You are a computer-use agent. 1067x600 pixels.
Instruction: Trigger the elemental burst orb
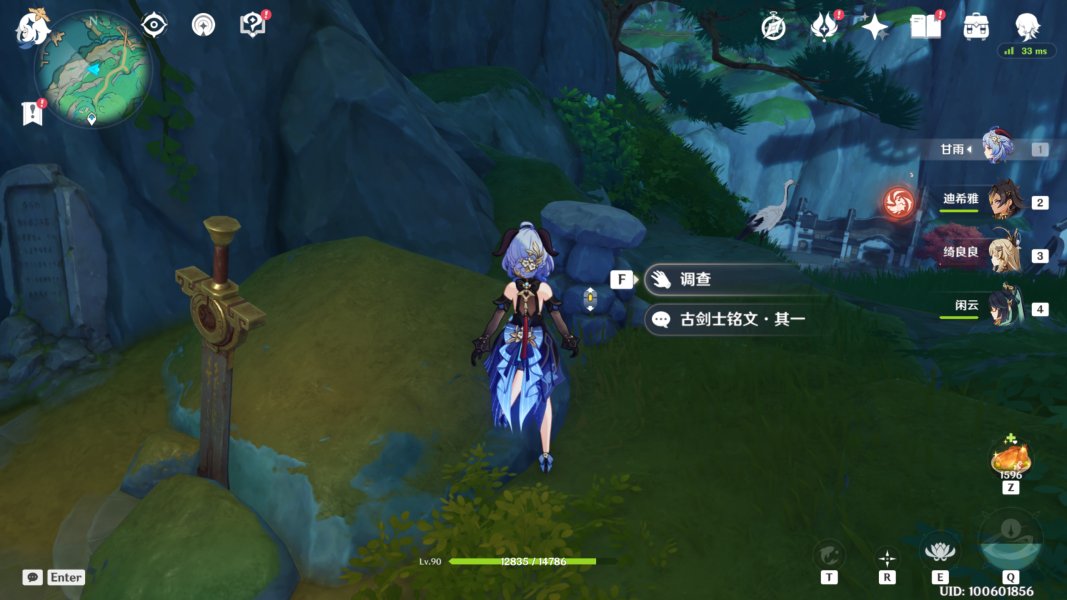coord(1010,541)
